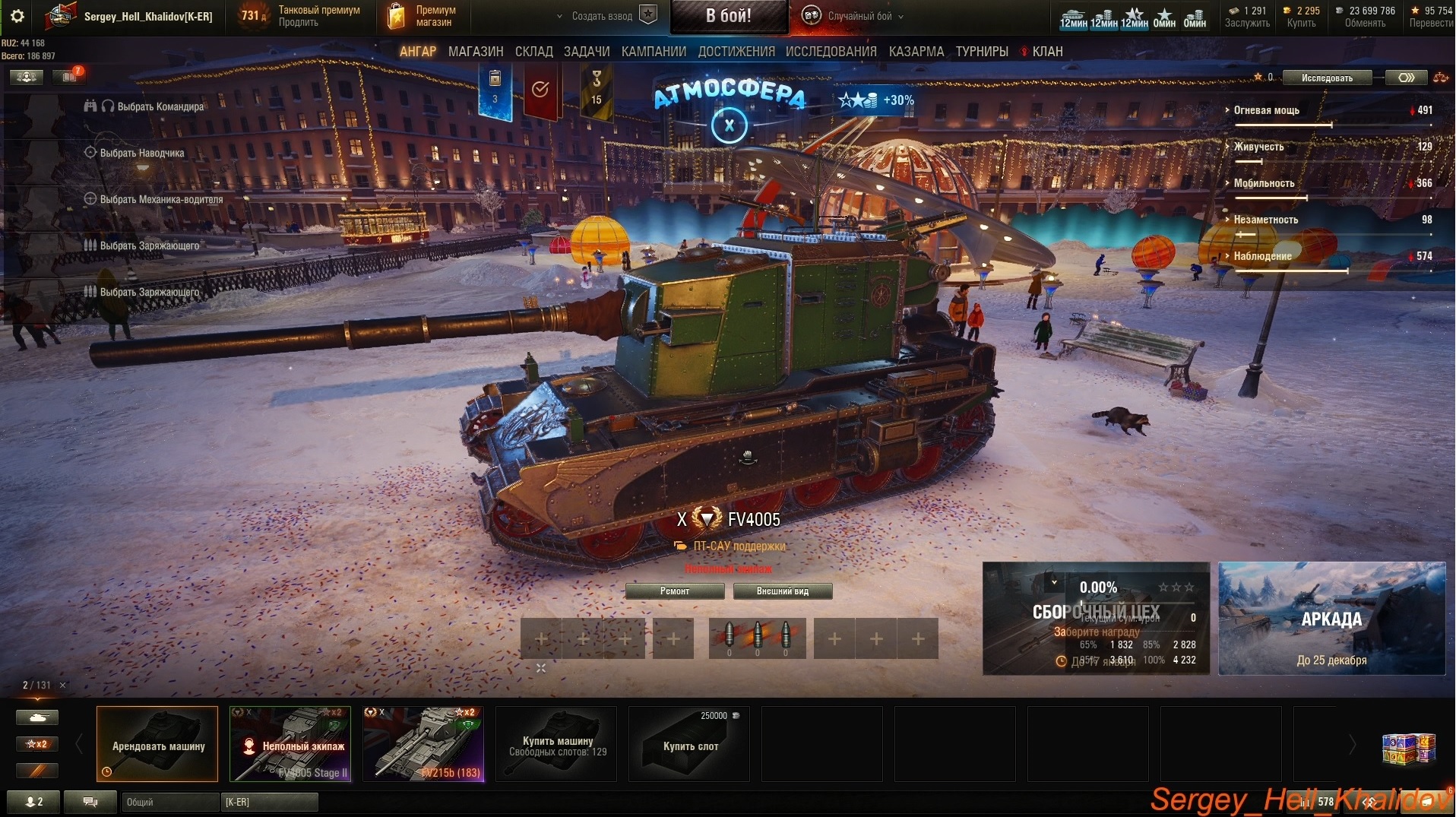Start battle with the В бой! button
1456x817 pixels.
[x=728, y=16]
